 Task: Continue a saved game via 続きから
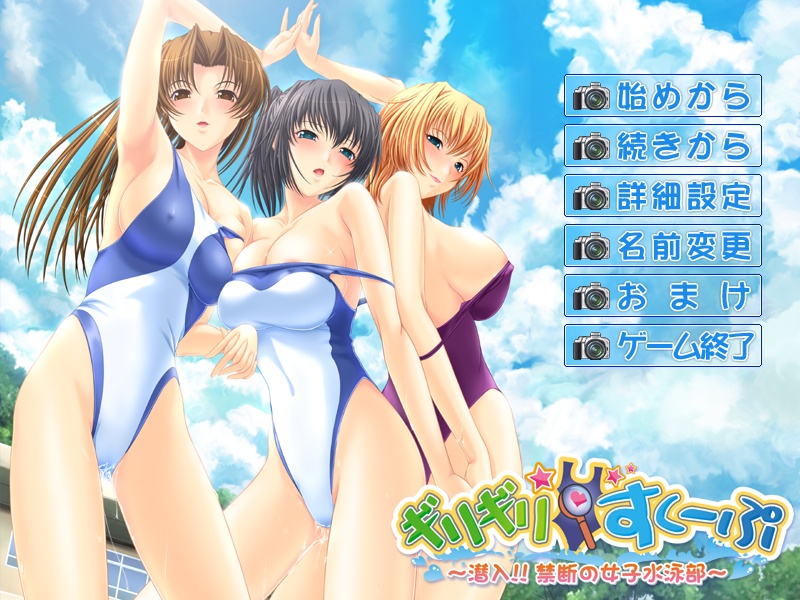663,146
